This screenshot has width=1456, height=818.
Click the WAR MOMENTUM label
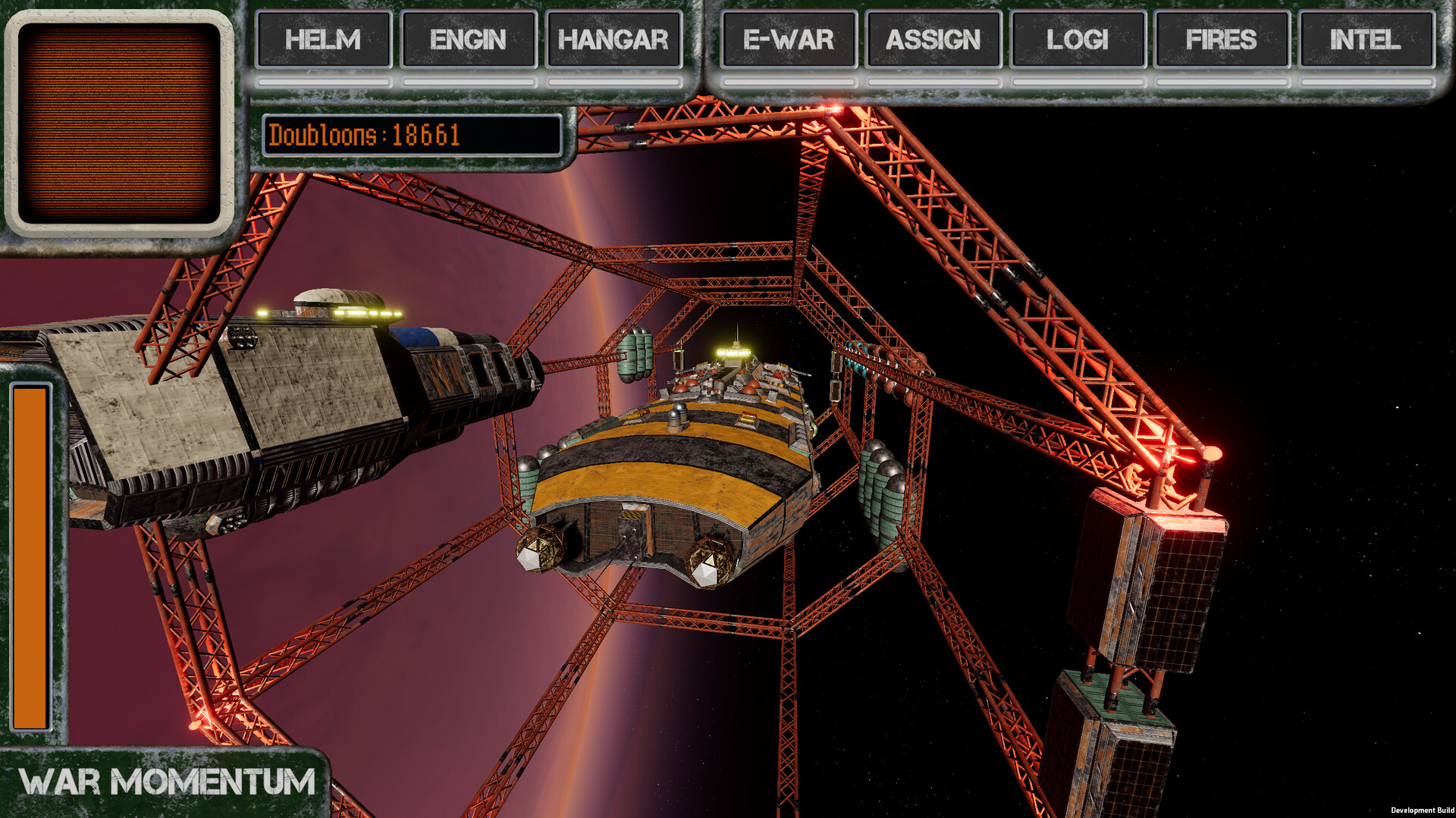[167, 779]
